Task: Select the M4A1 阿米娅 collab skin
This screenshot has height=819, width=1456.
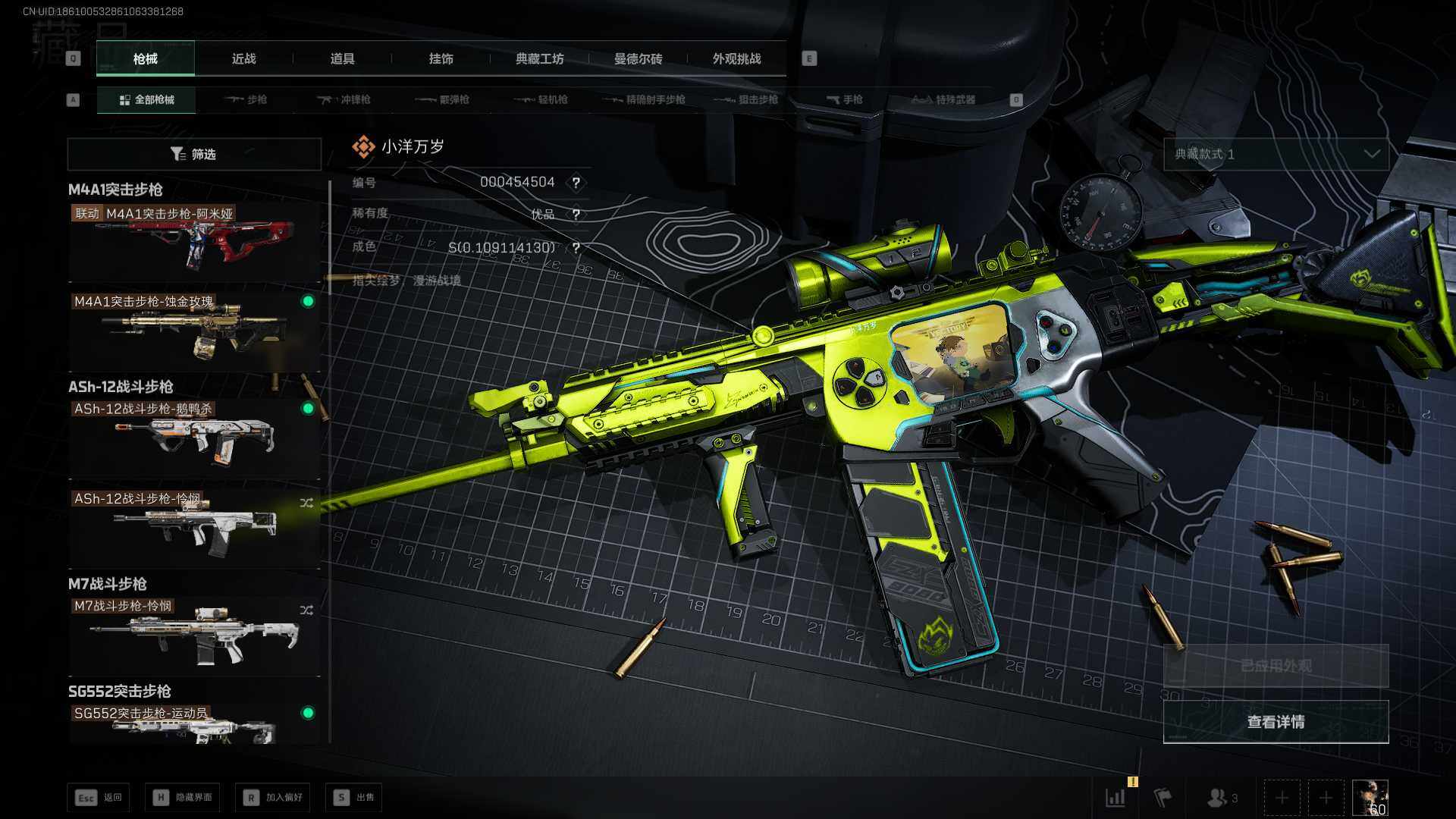Action: coord(194,241)
